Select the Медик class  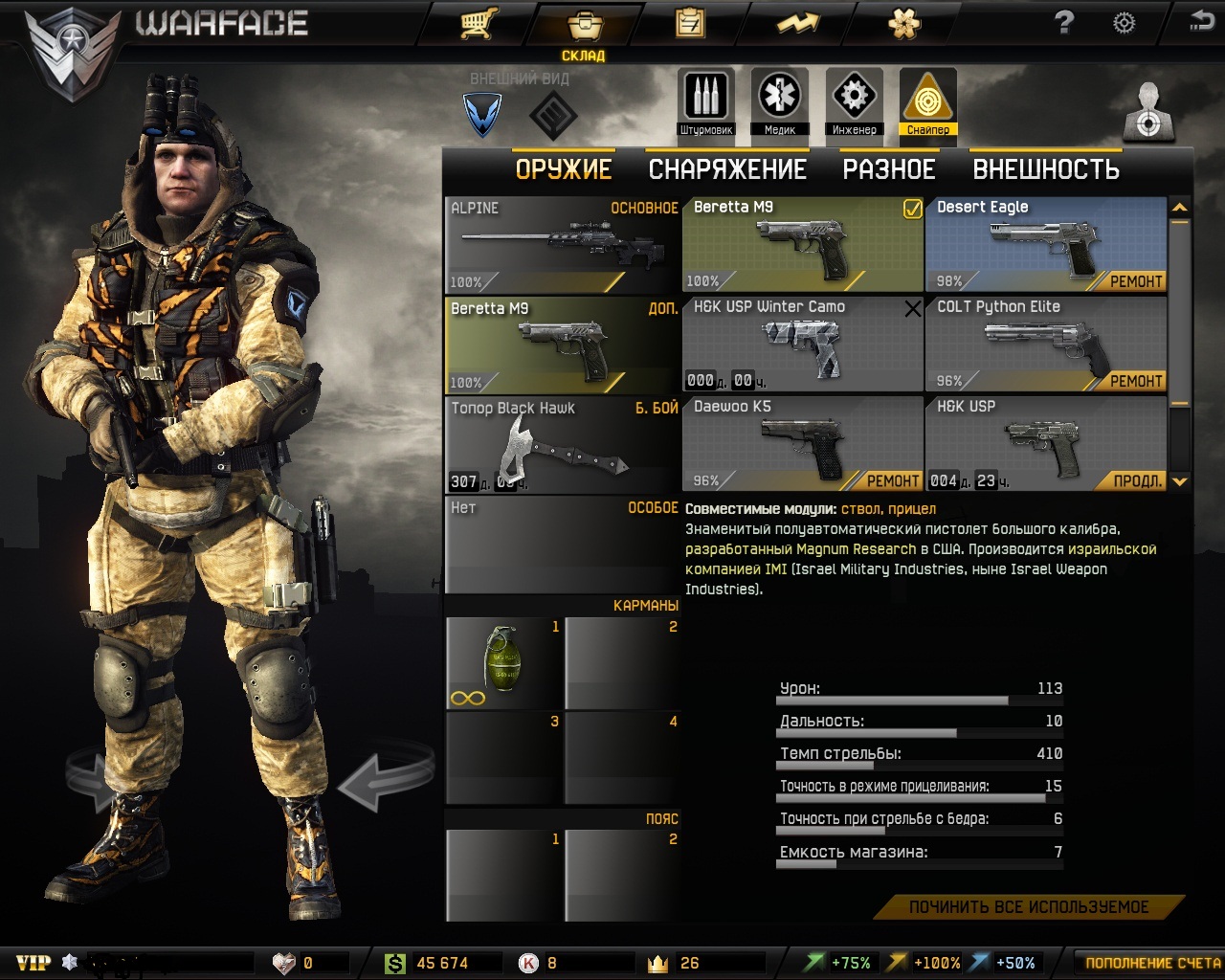[x=780, y=102]
